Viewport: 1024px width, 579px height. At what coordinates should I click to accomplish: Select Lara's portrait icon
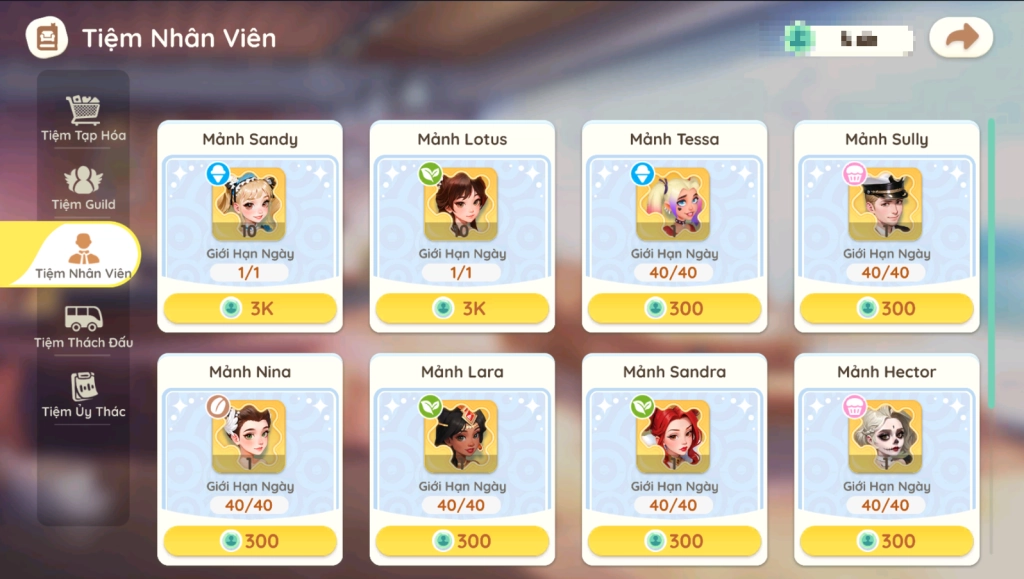(462, 436)
